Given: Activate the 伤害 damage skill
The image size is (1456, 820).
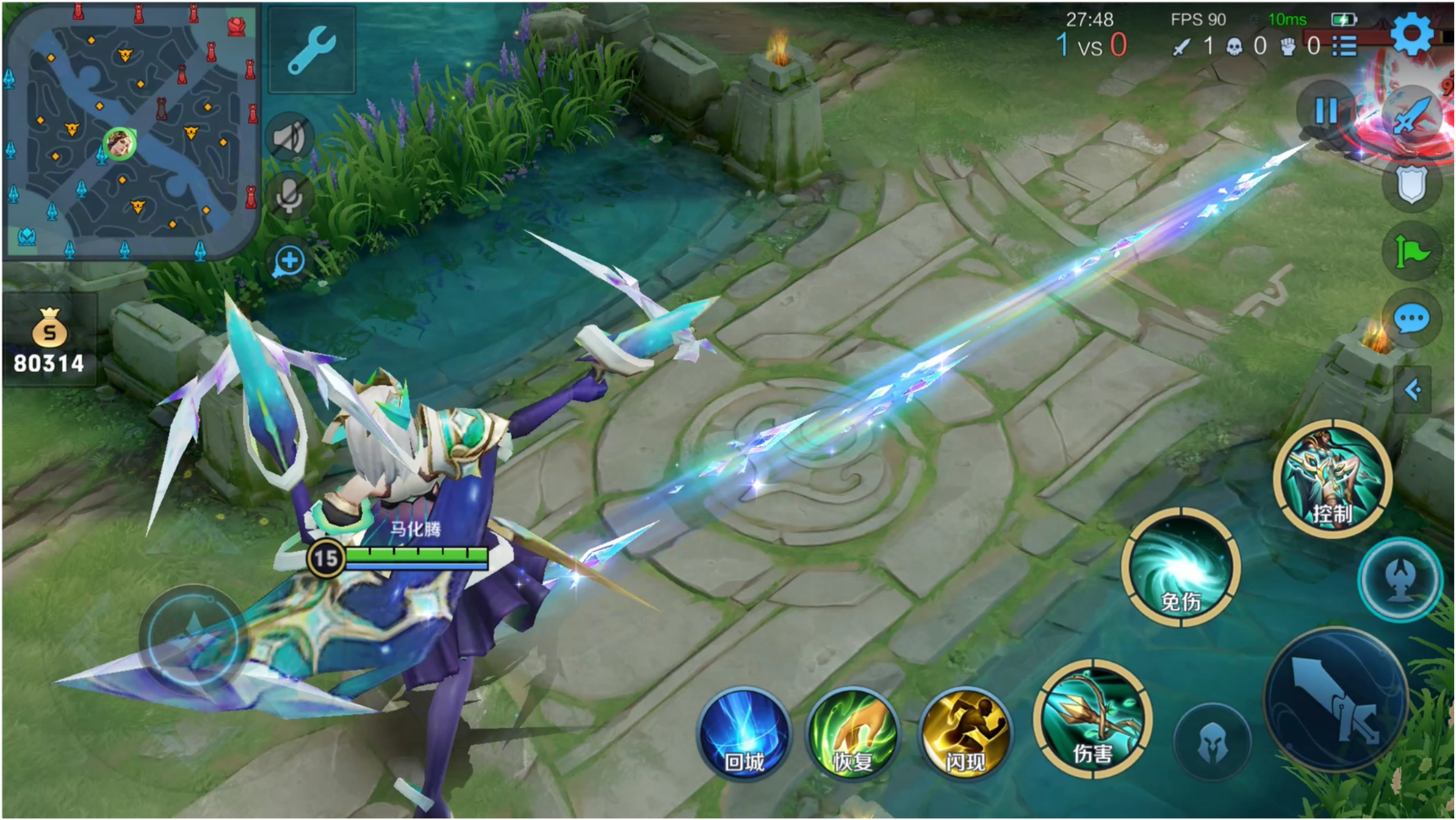Looking at the screenshot, I should coord(1093,719).
